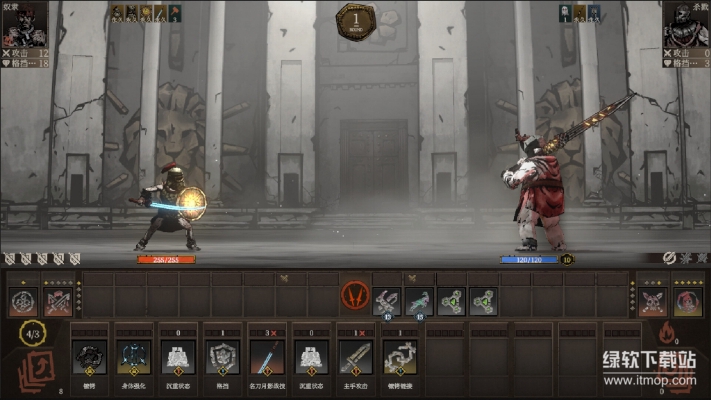Inspect the enemy's portrait
The width and height of the screenshot is (711, 400).
pos(686,22)
